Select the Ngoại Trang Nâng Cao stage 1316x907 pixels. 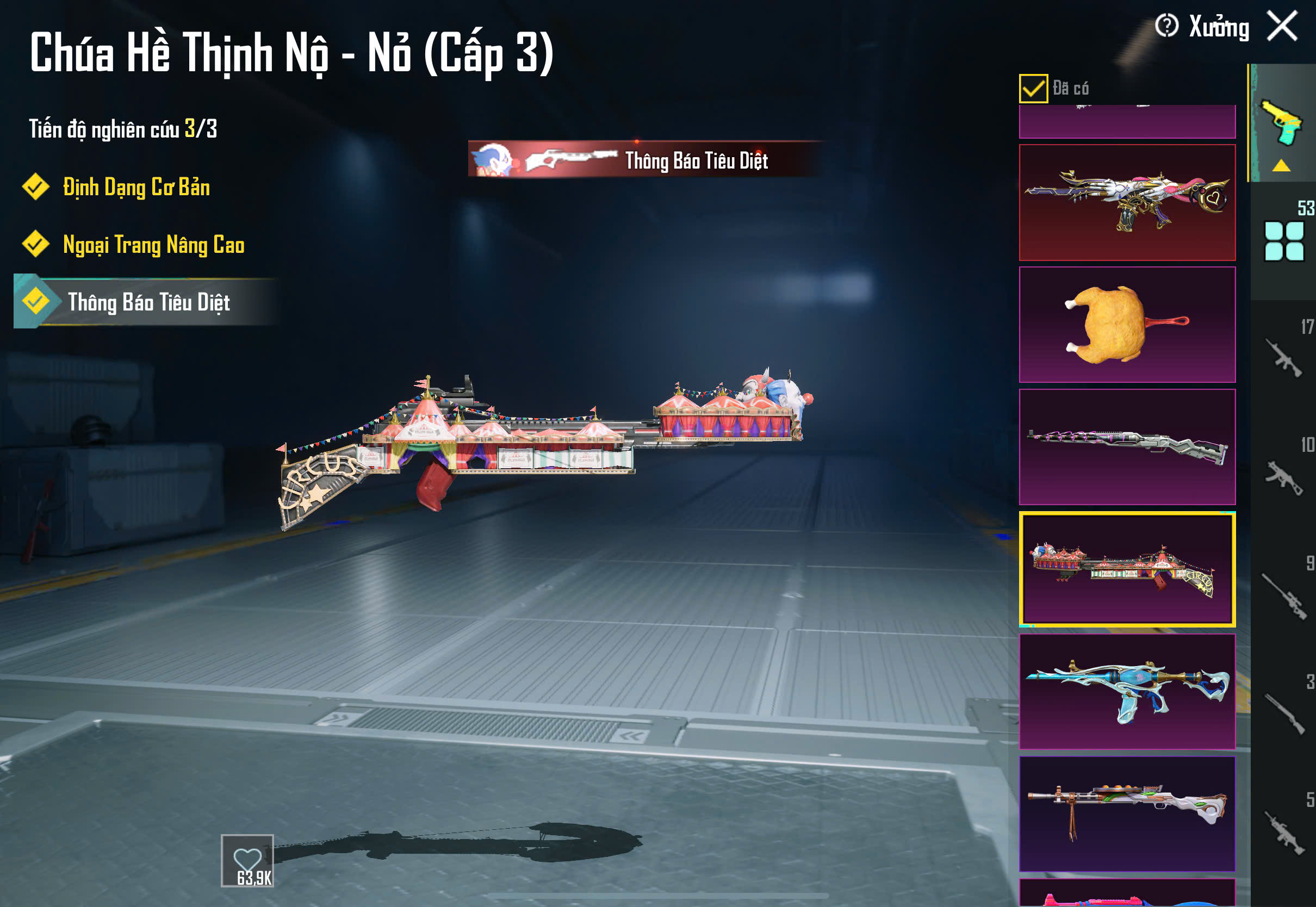tap(153, 245)
